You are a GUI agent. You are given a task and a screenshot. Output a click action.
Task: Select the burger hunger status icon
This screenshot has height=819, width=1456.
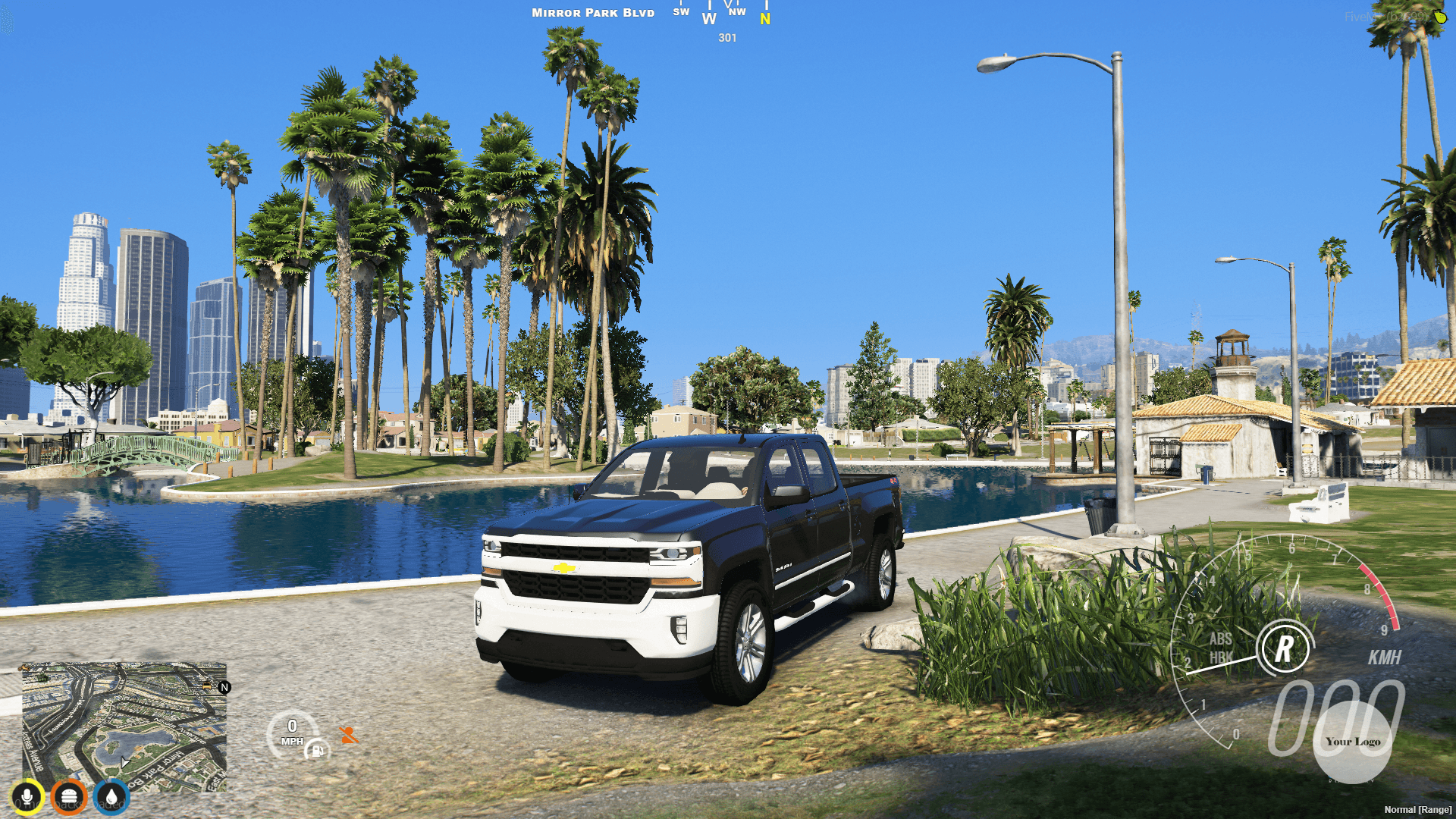[68, 796]
